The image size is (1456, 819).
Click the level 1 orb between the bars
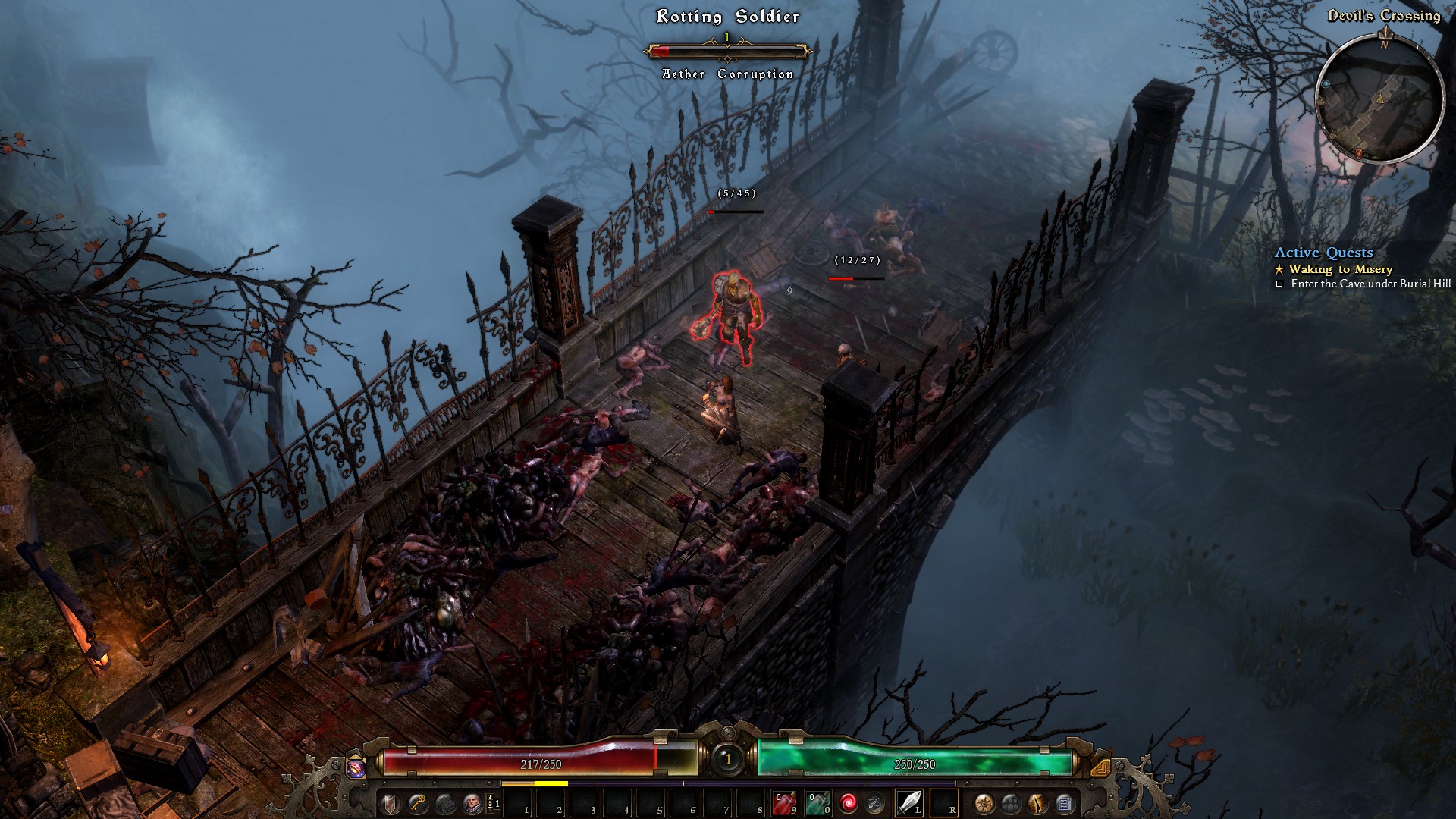pos(728,758)
